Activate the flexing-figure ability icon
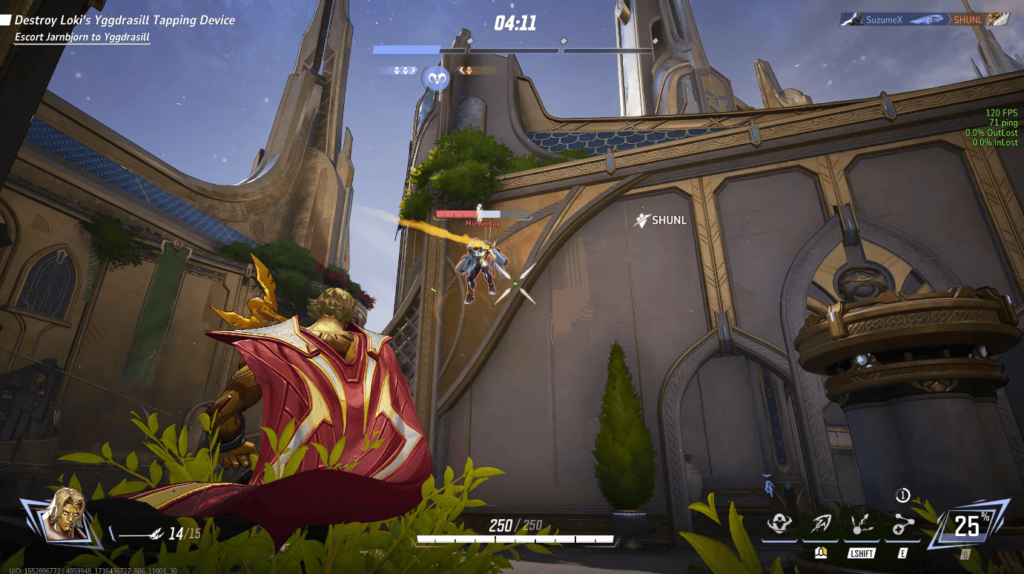Image resolution: width=1024 pixels, height=574 pixels. click(x=780, y=523)
